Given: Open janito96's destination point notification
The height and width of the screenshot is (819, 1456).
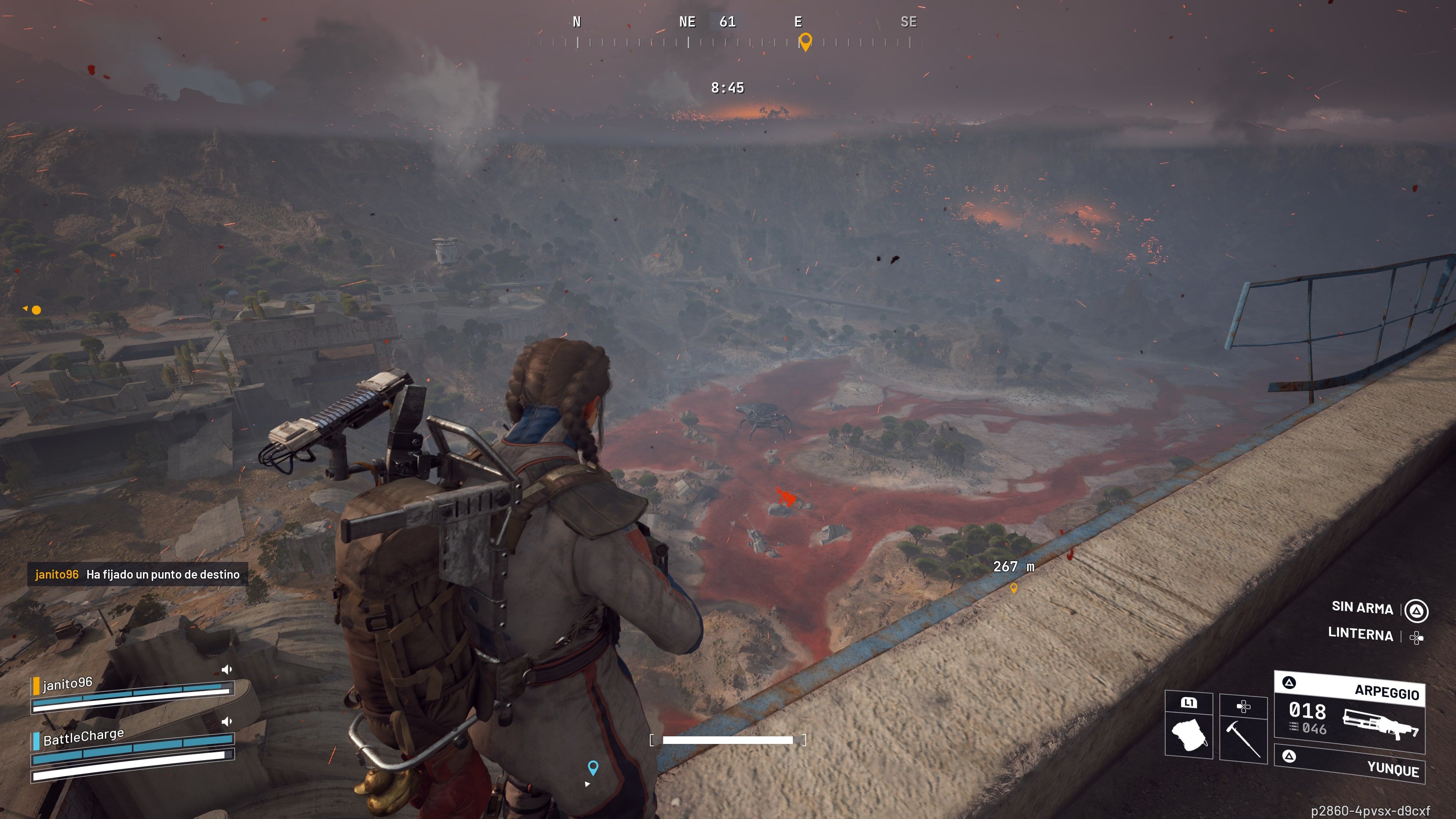Looking at the screenshot, I should tap(137, 574).
